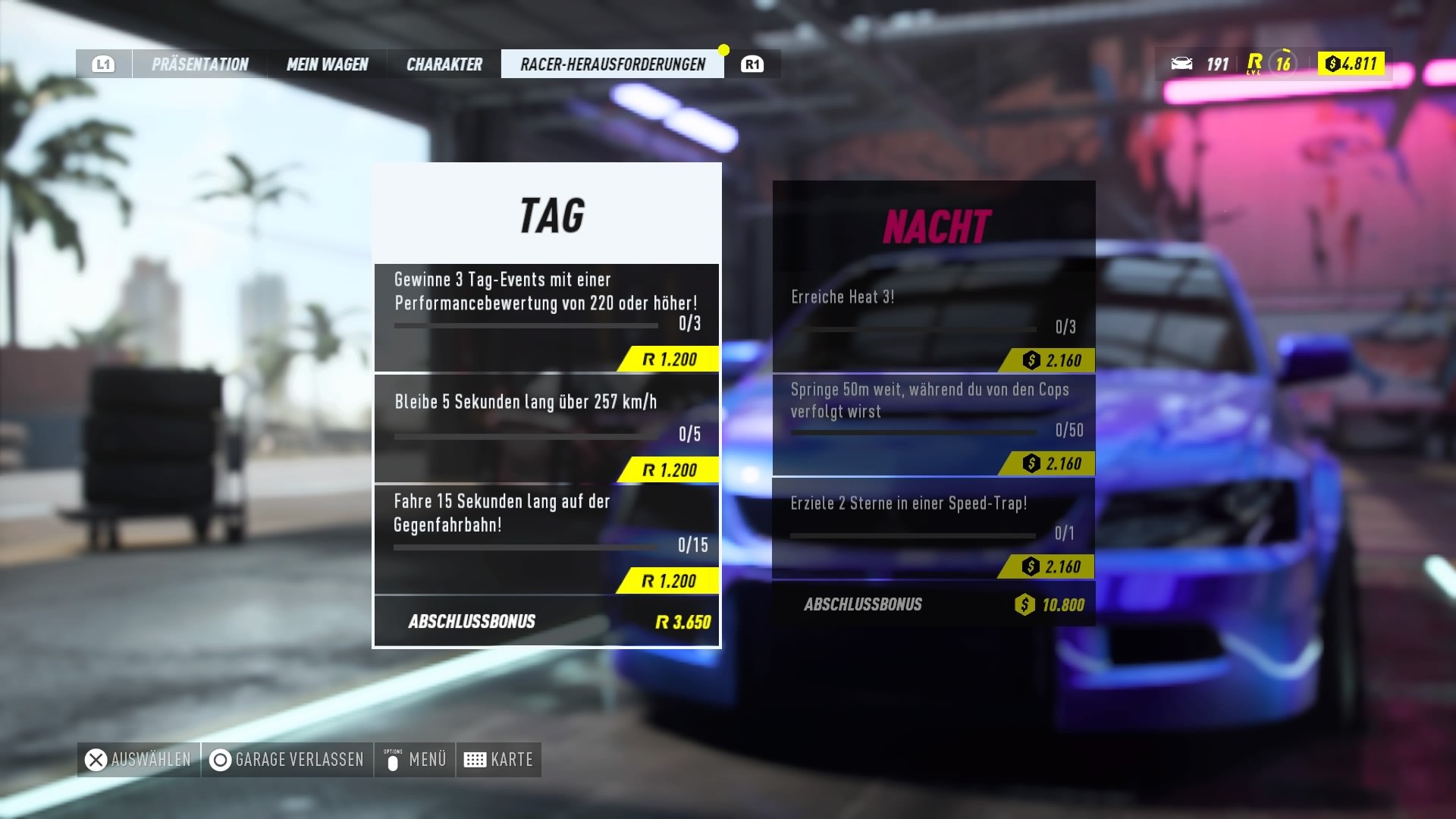Click the Options controller icon beside Menü
This screenshot has width=1456, height=819.
(394, 759)
